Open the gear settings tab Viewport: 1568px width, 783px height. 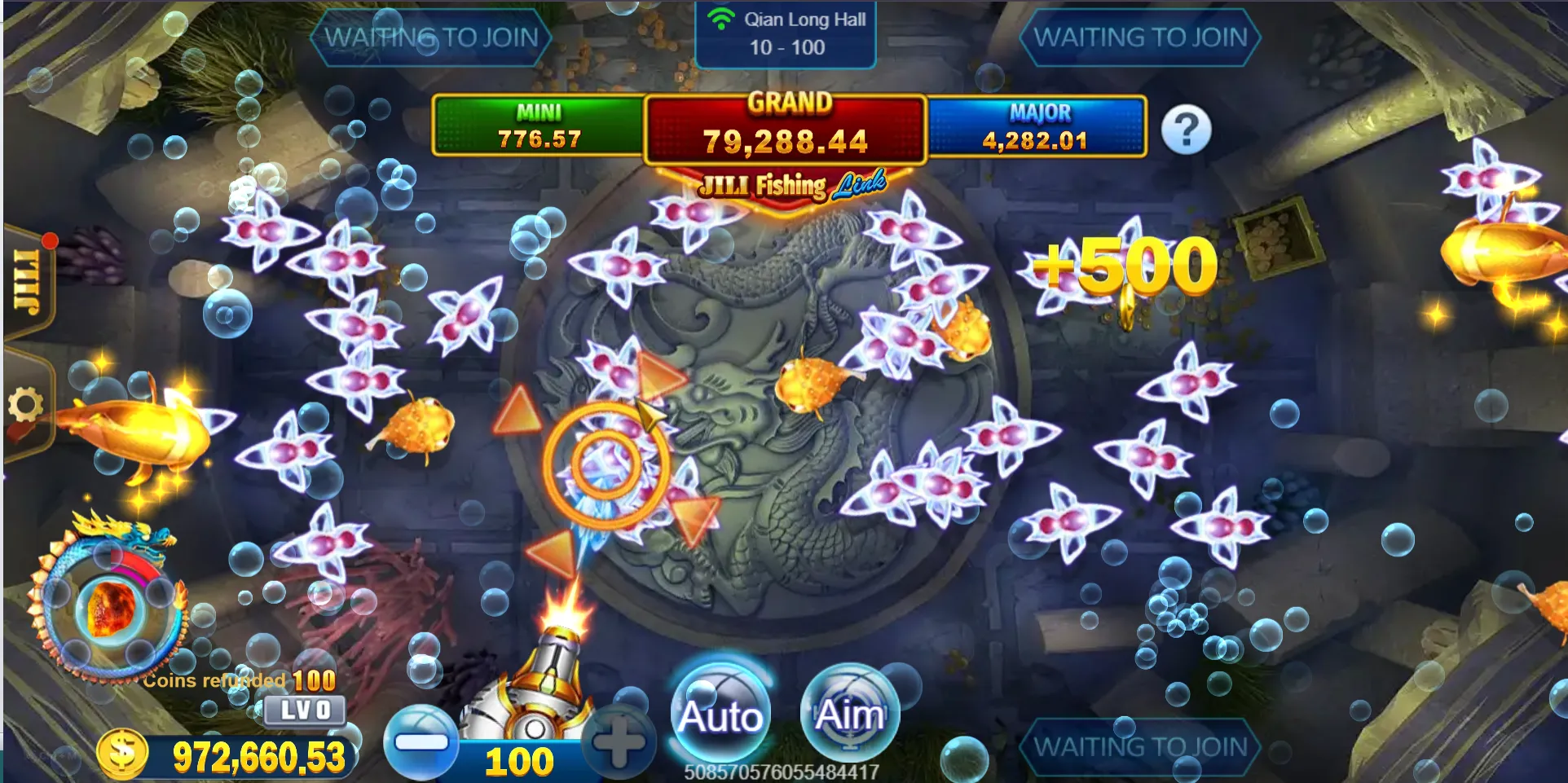click(26, 404)
